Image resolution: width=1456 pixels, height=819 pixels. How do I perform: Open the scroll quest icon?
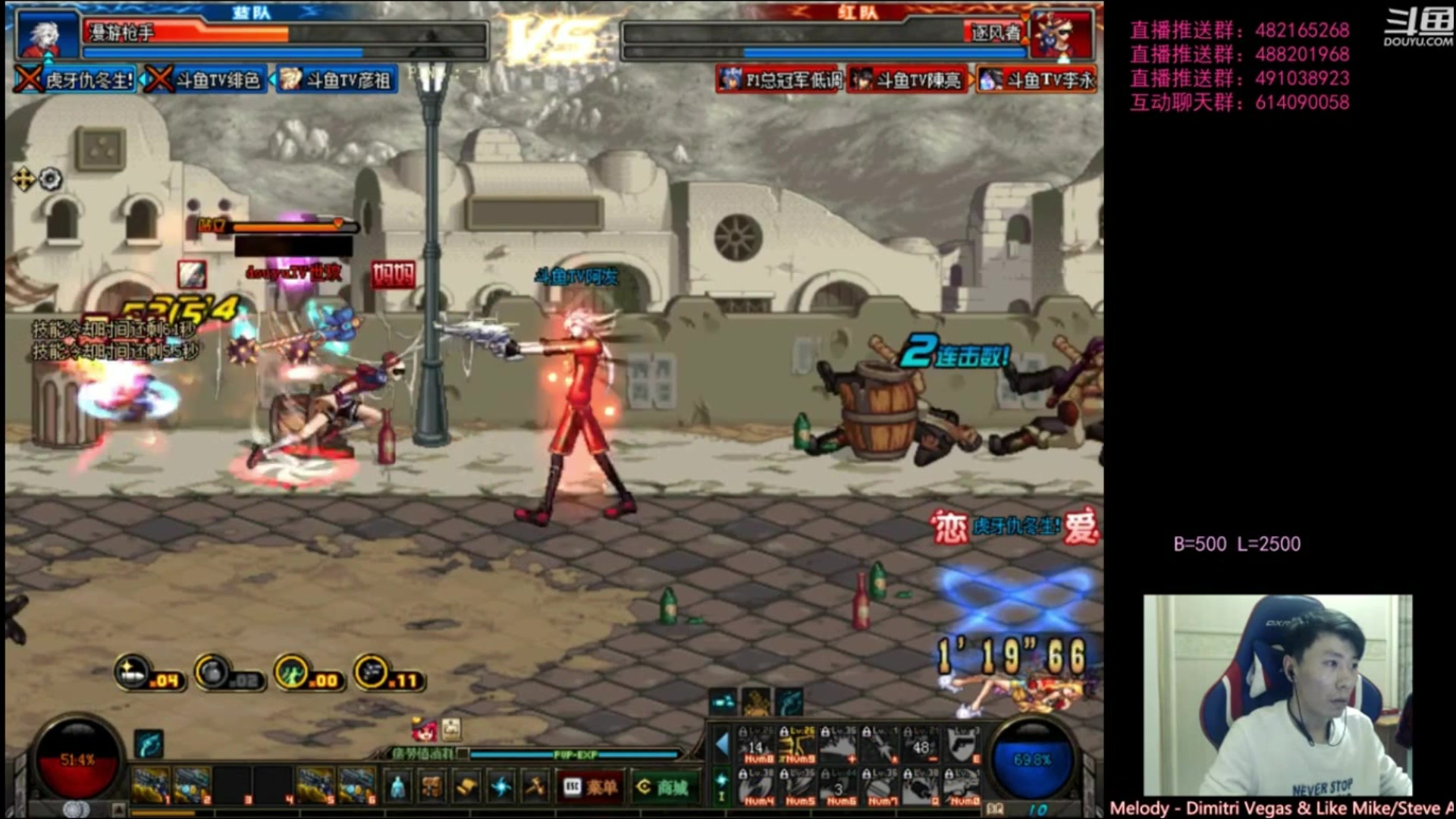point(467,787)
